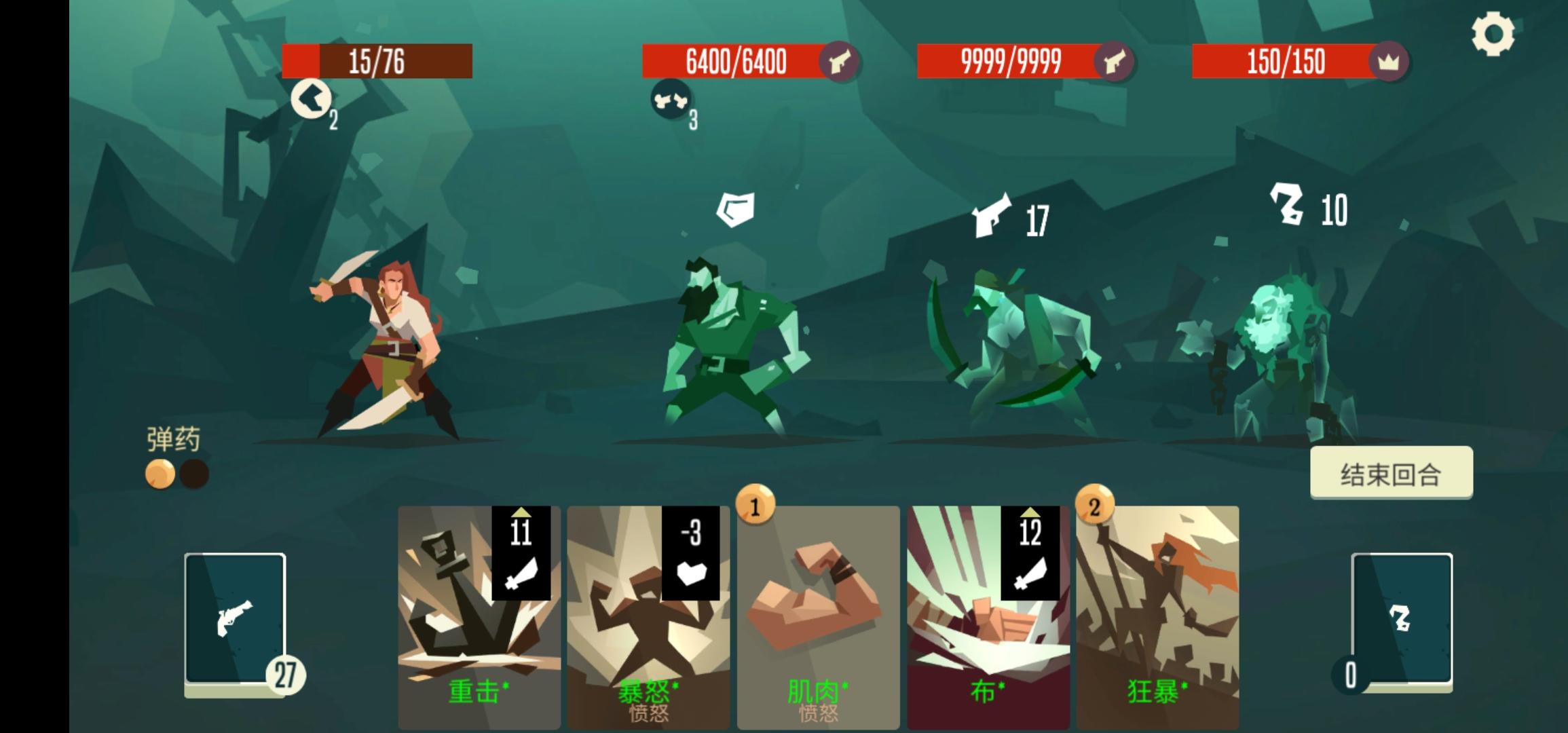Click the bone debuff icon above first enemy

tap(672, 100)
